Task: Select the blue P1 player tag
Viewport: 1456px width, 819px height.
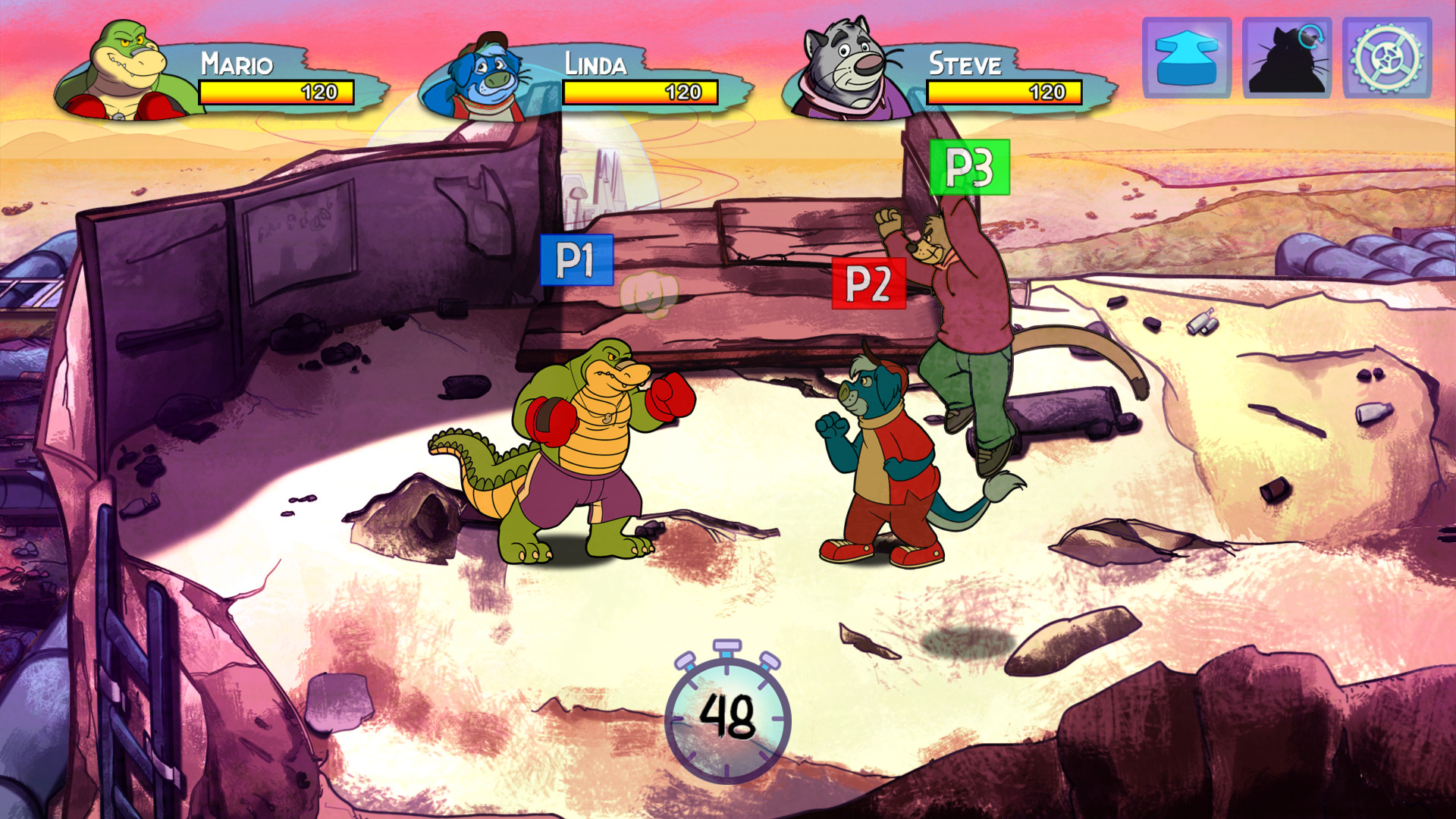Action: click(576, 258)
